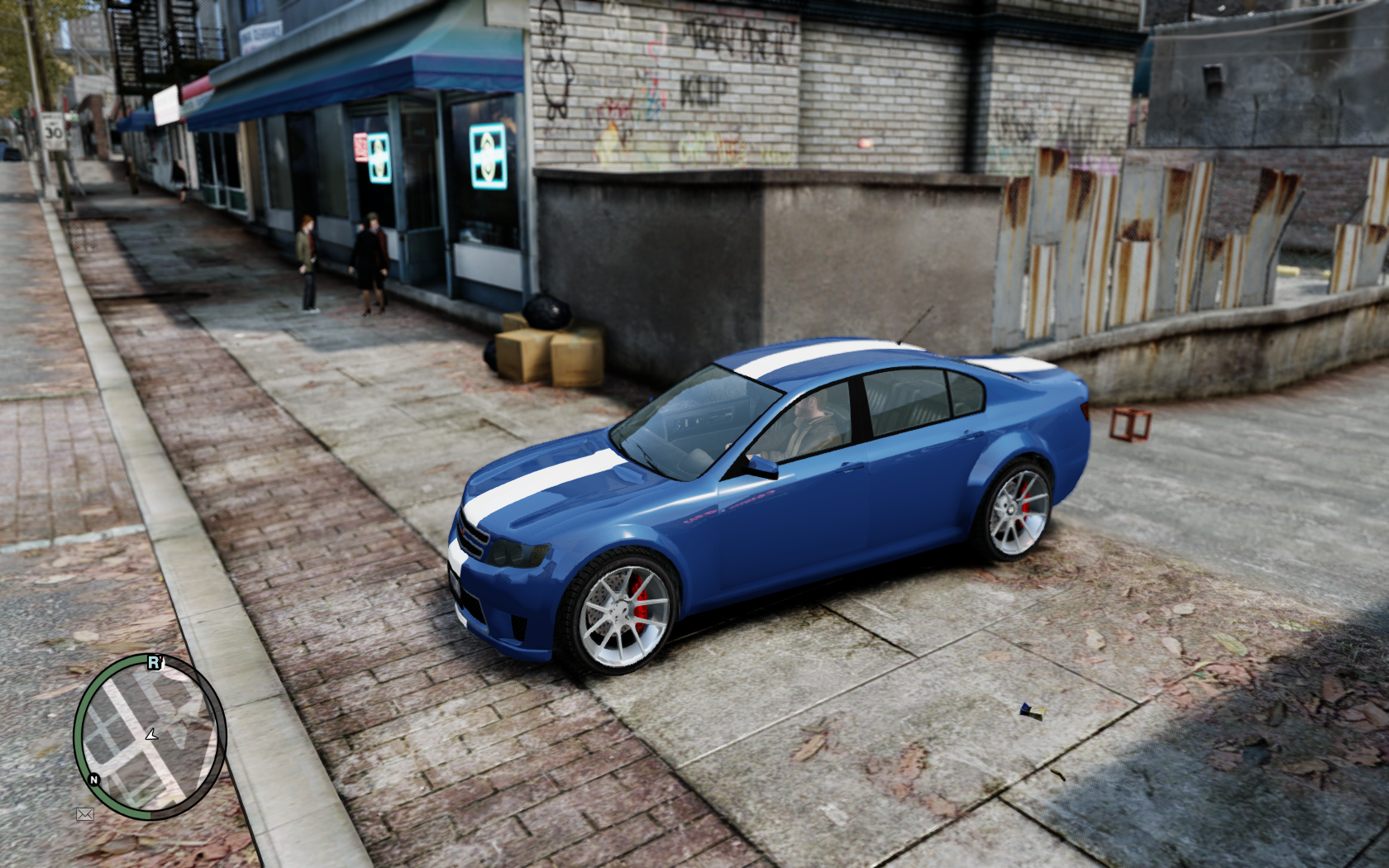Click the N north marker on the radar
The image size is (1389, 868).
(94, 780)
